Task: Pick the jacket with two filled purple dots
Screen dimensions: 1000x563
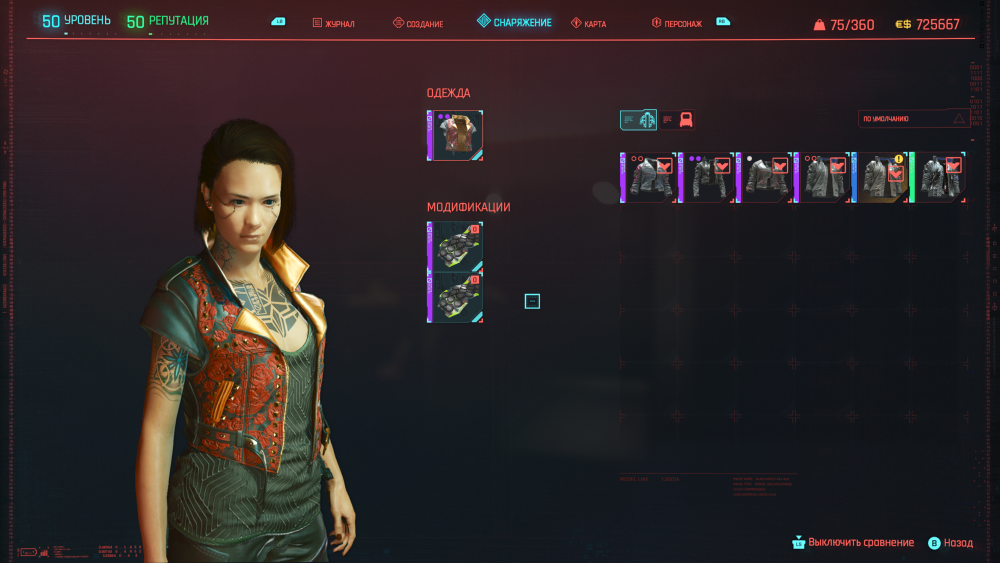Action: coord(706,178)
